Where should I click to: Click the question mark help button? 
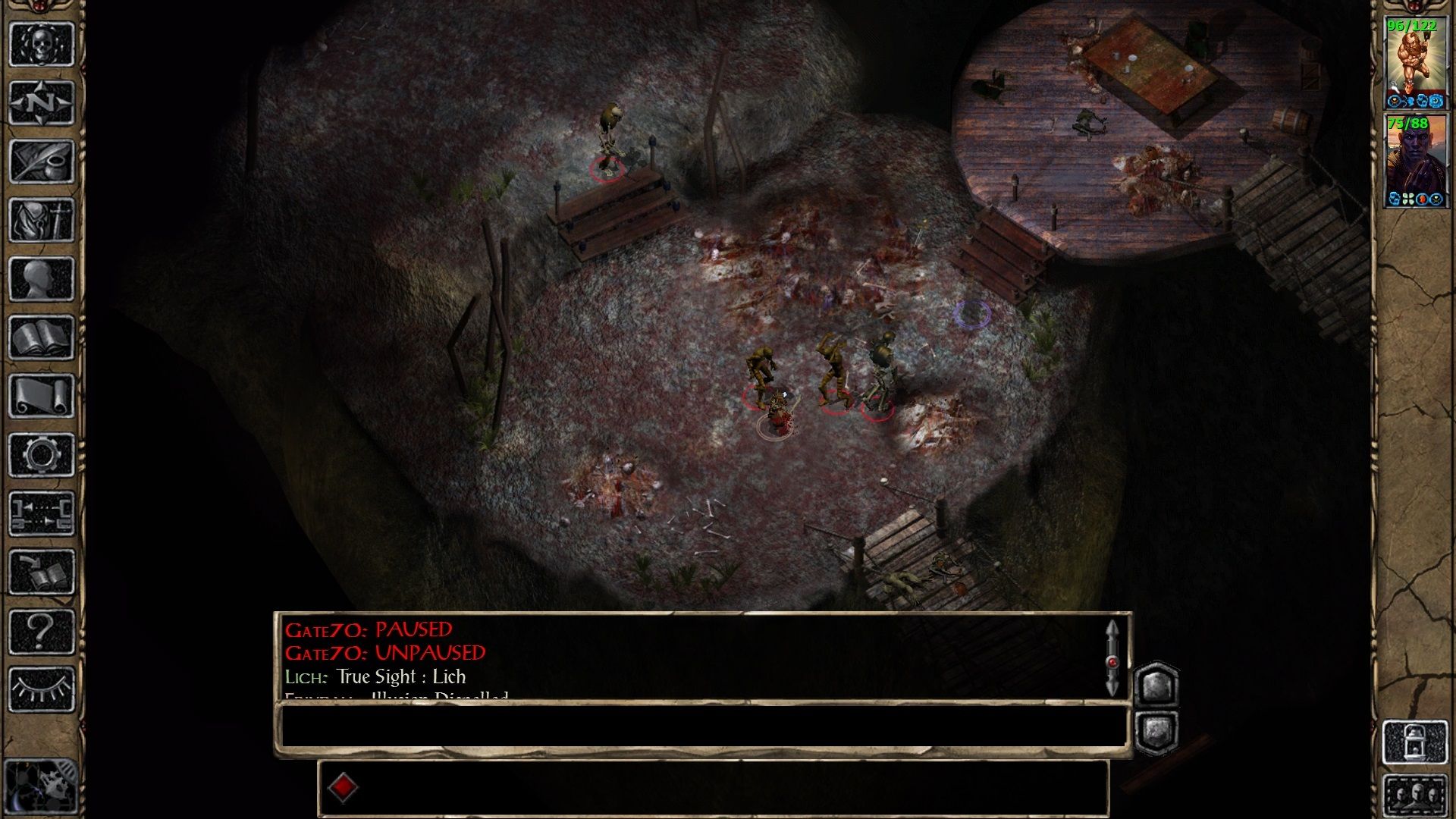(41, 631)
